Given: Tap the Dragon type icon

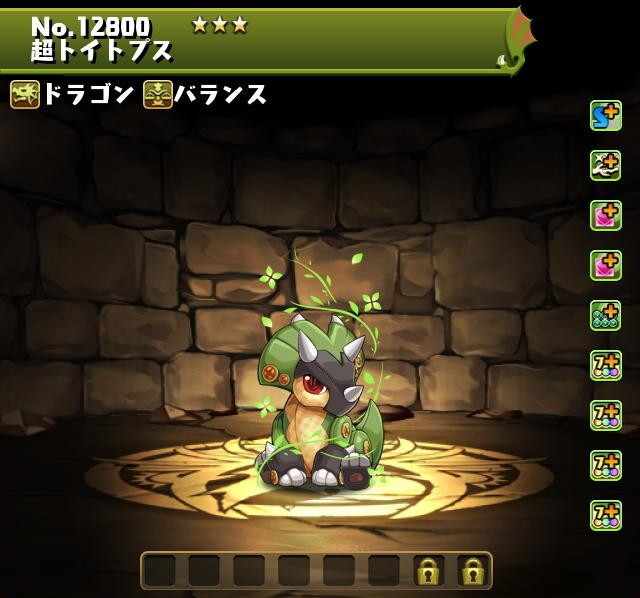Looking at the screenshot, I should [25, 95].
